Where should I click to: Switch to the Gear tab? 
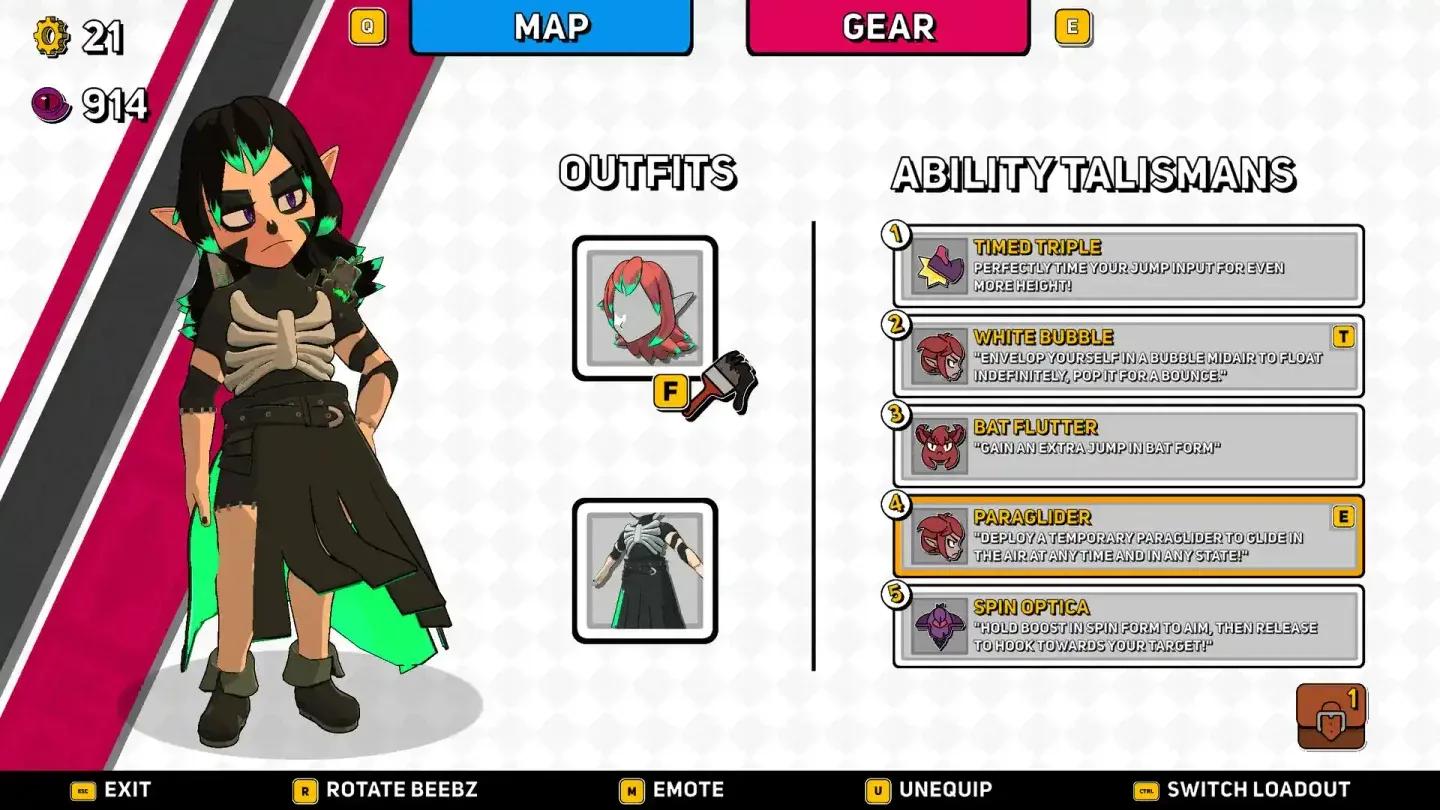[887, 28]
